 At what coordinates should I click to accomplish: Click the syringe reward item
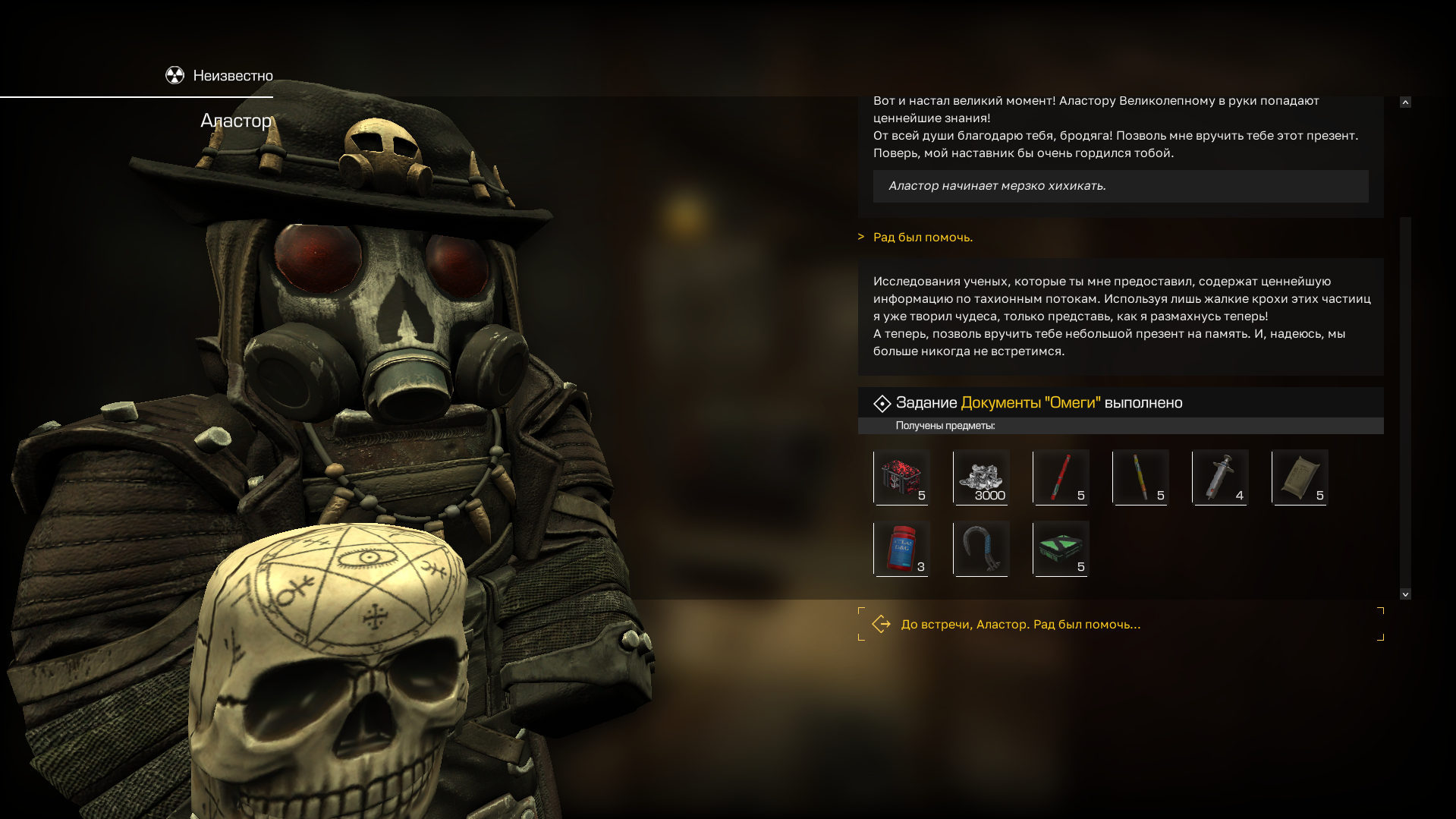tap(1220, 477)
